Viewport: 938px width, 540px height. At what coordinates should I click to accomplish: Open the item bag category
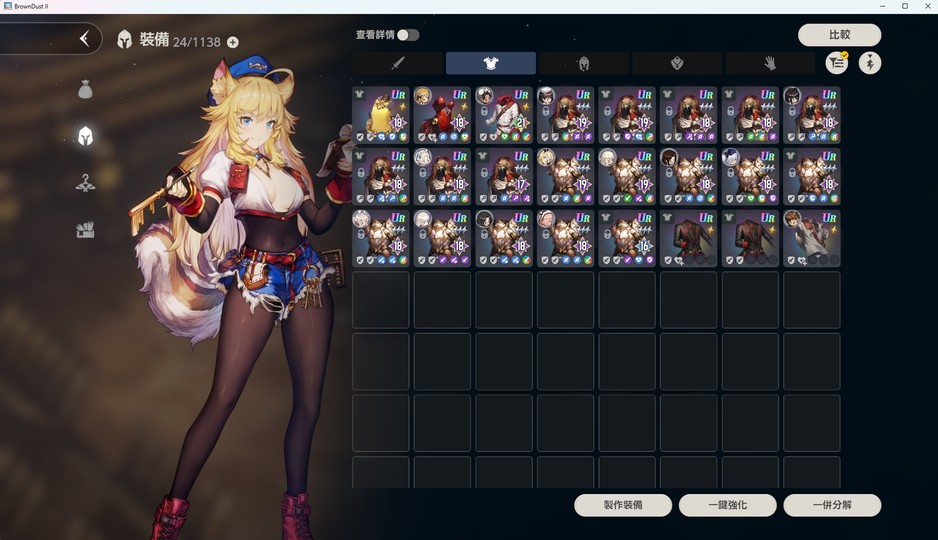pos(85,90)
